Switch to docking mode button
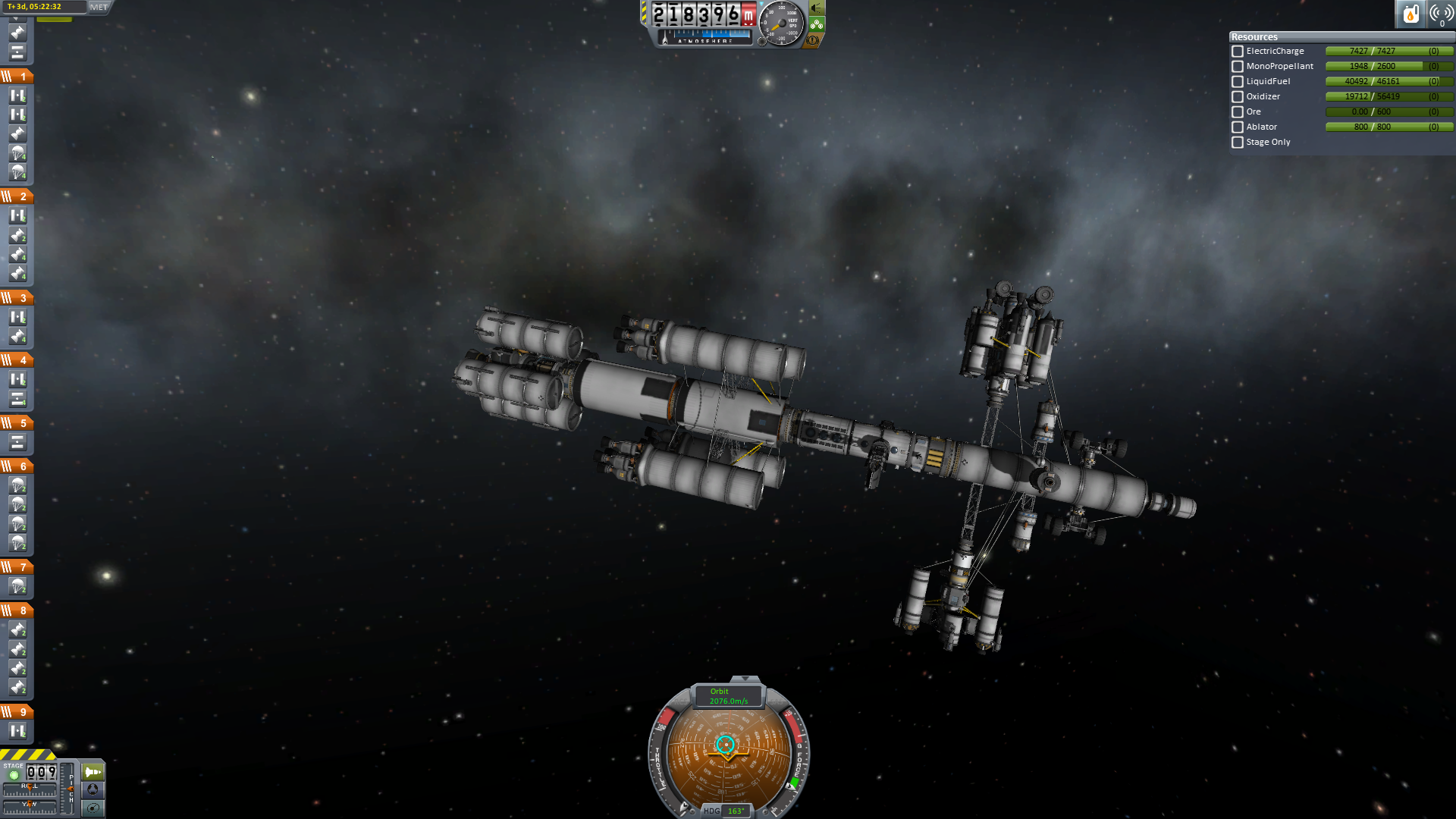 point(93,789)
